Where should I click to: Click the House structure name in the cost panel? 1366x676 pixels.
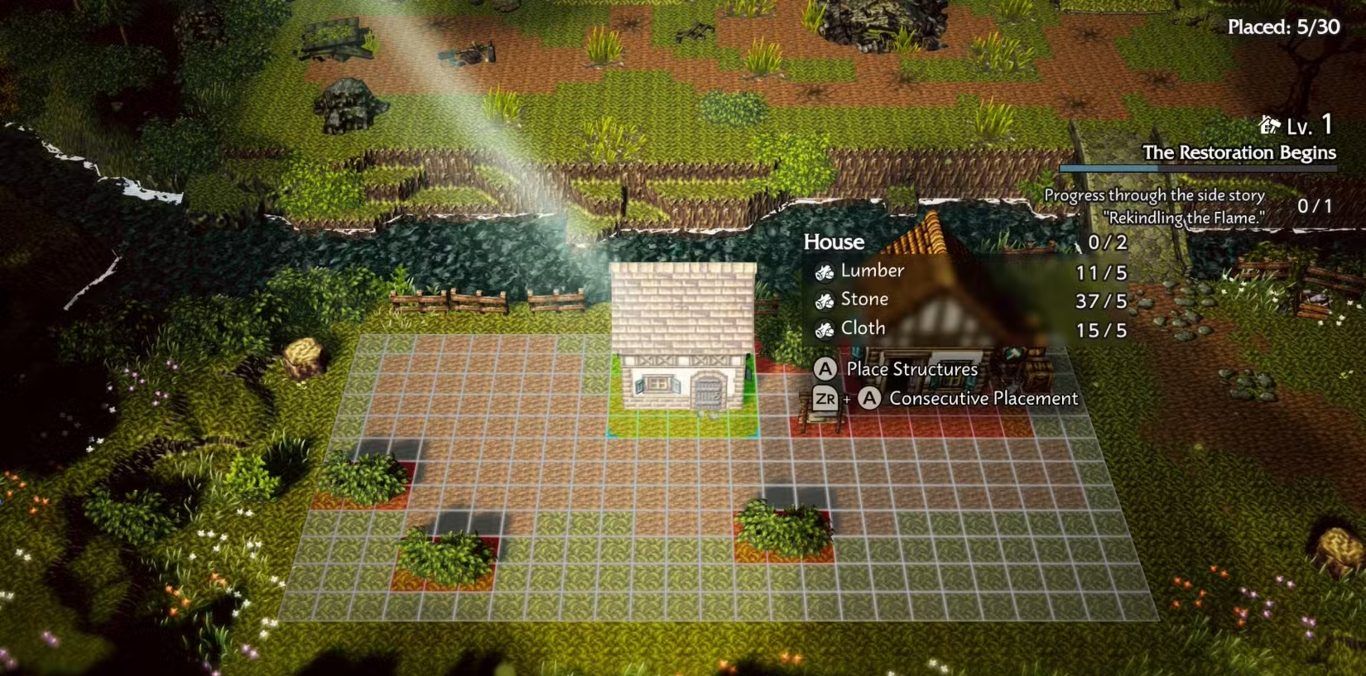click(834, 242)
